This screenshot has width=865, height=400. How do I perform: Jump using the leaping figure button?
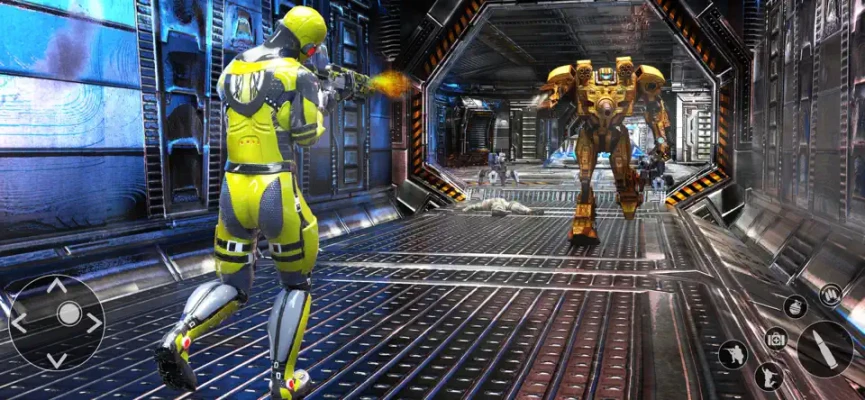768,377
